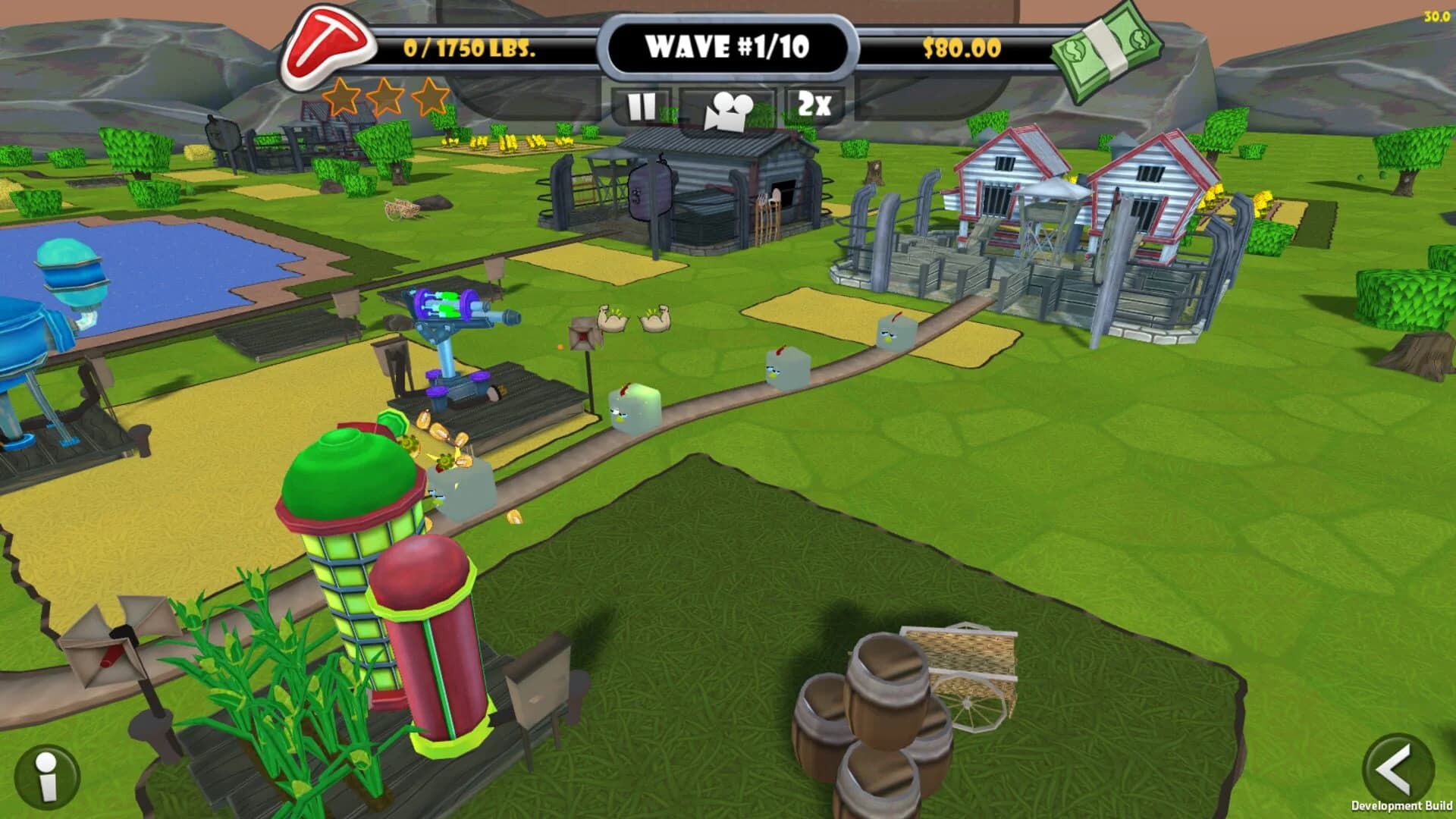Click the steak meat icon top-left
The image size is (1456, 819).
[x=330, y=45]
